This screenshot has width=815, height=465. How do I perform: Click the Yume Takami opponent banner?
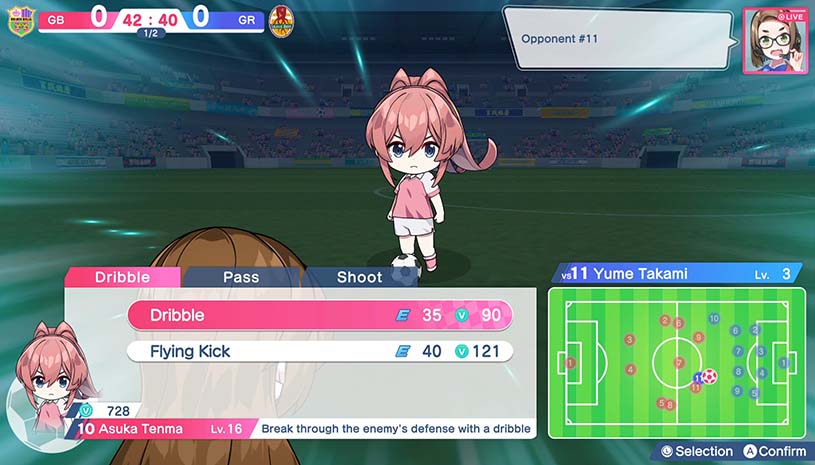[676, 273]
